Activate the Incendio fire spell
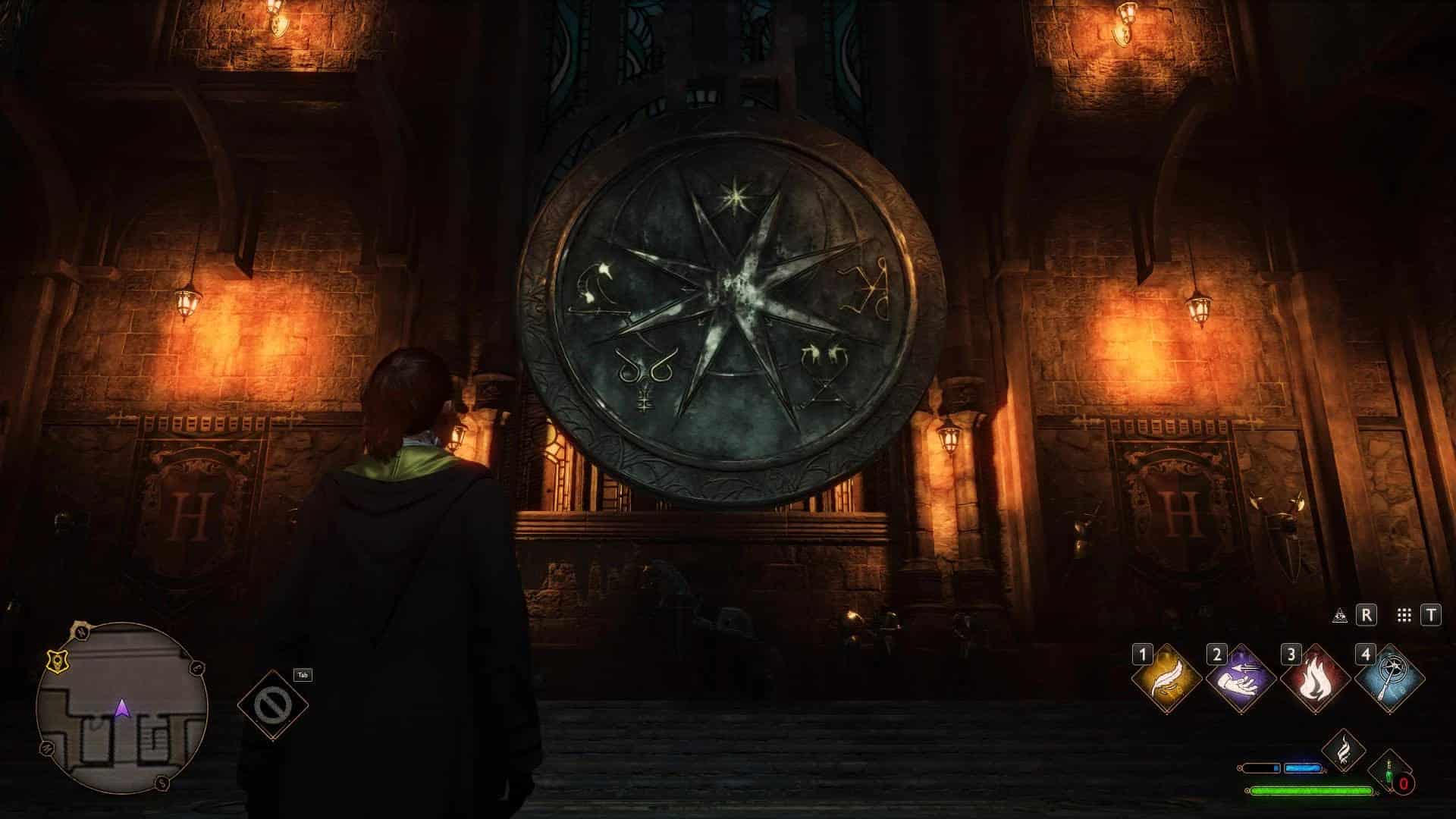Screen dimensions: 1456x819 1315,679
